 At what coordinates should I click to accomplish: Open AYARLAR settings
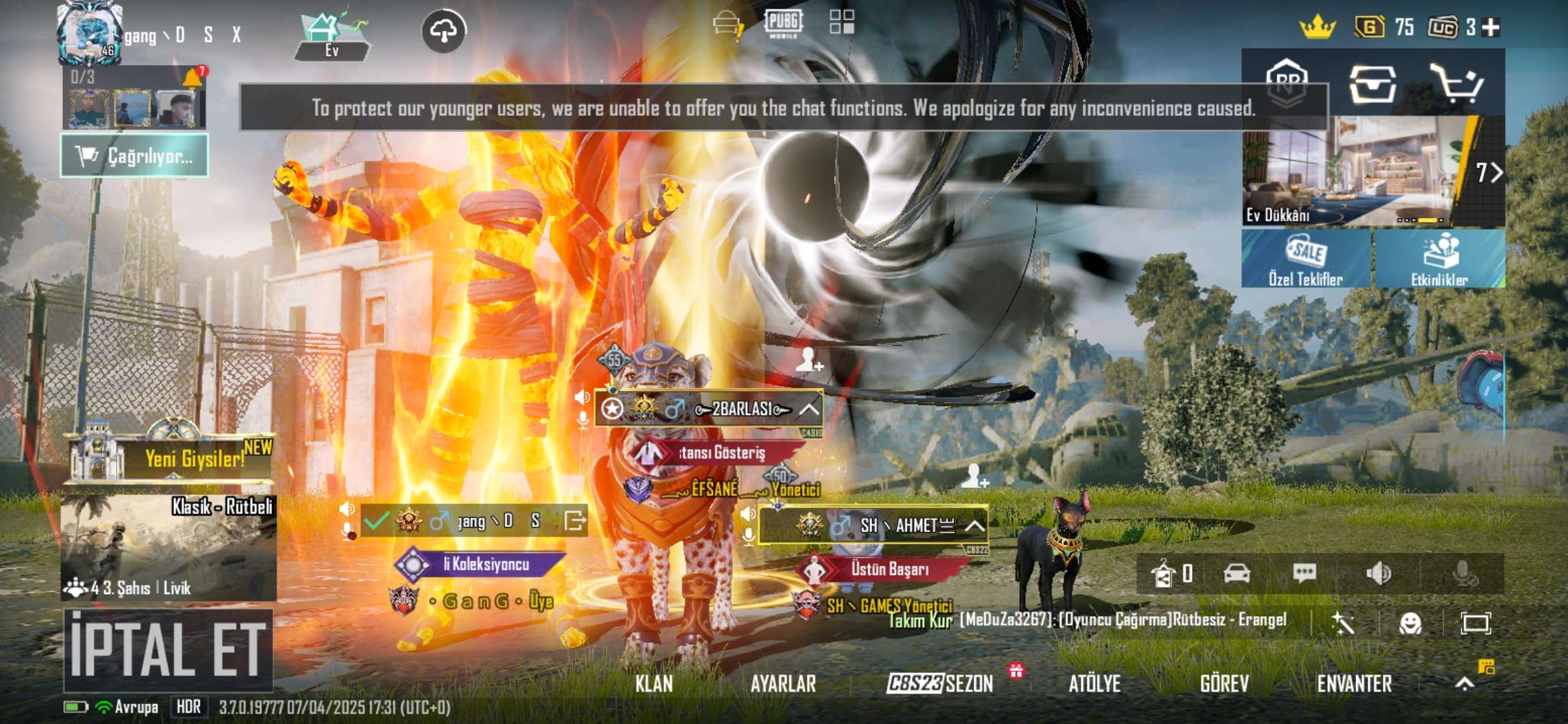(783, 684)
